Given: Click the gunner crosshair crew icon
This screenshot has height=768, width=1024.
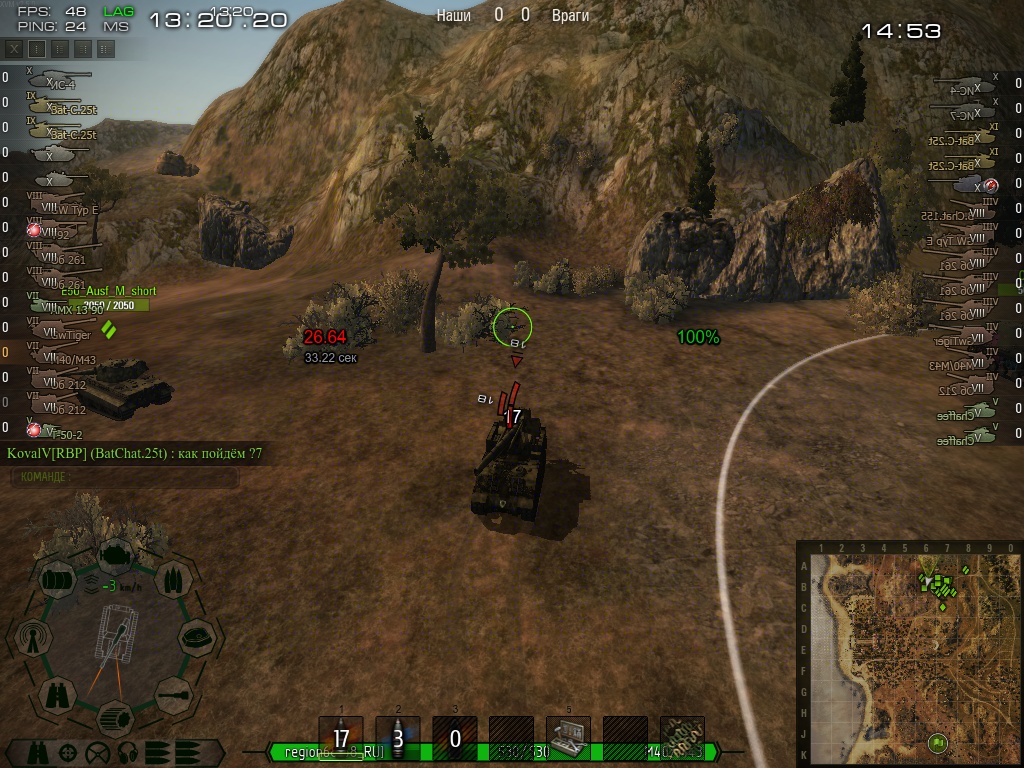Looking at the screenshot, I should (68, 751).
